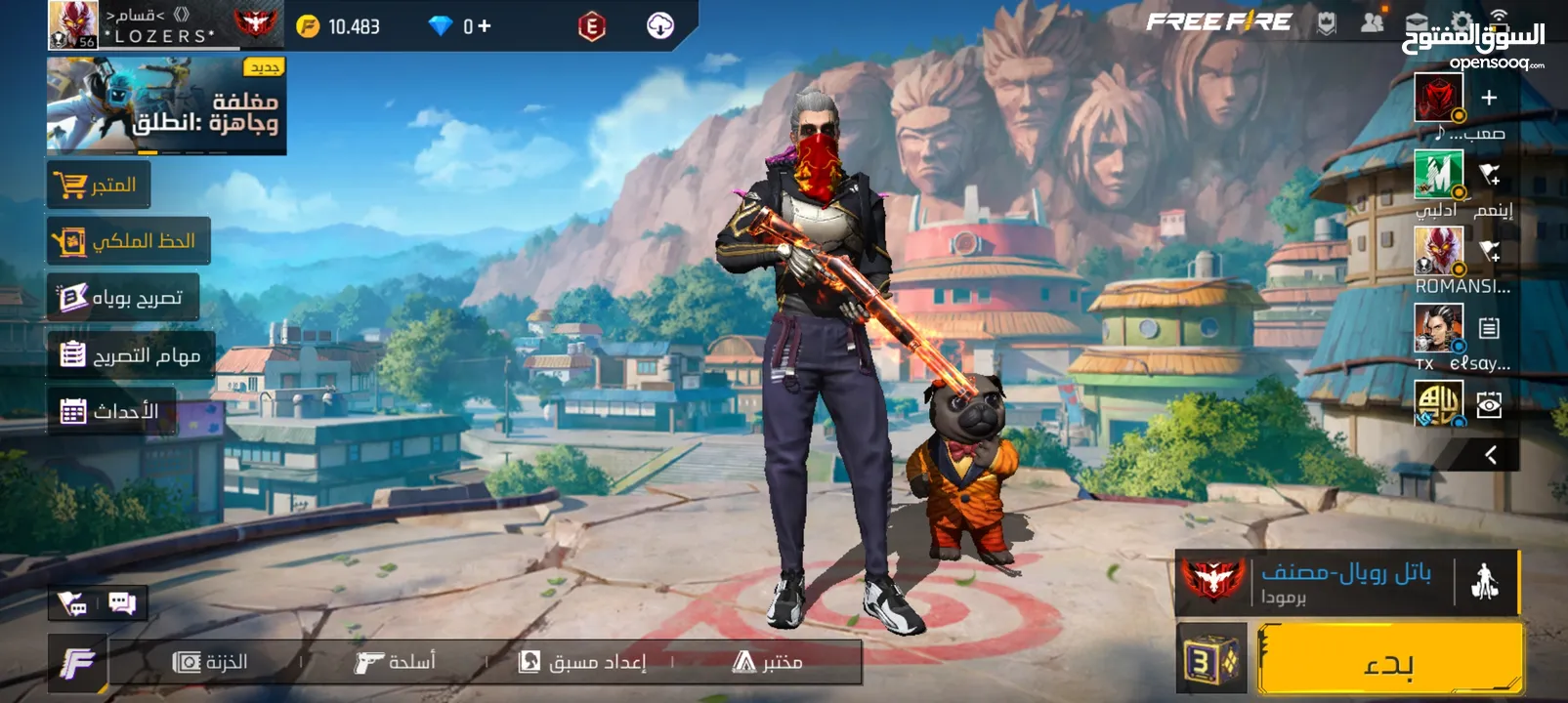The width and height of the screenshot is (1568, 703).
Task: Open the guild crown badge icon
Action: tap(1326, 23)
